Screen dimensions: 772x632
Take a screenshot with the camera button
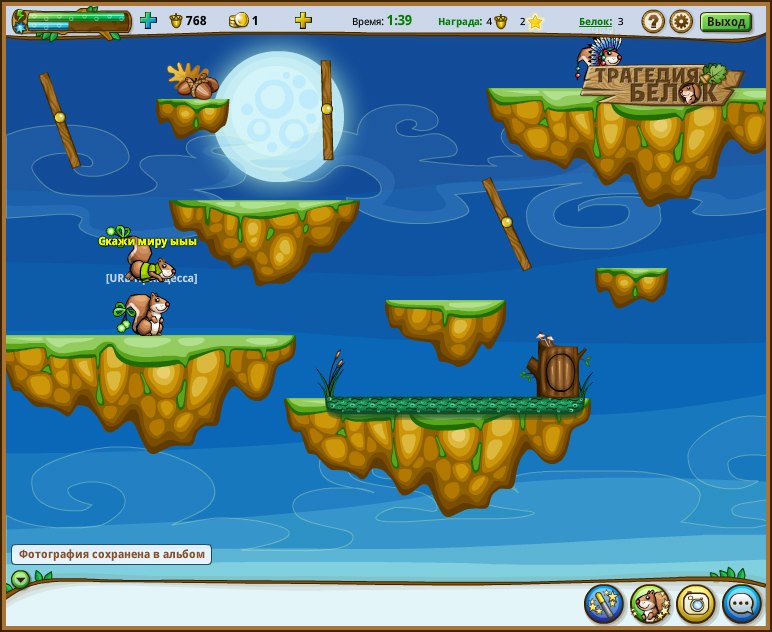pyautogui.click(x=696, y=603)
